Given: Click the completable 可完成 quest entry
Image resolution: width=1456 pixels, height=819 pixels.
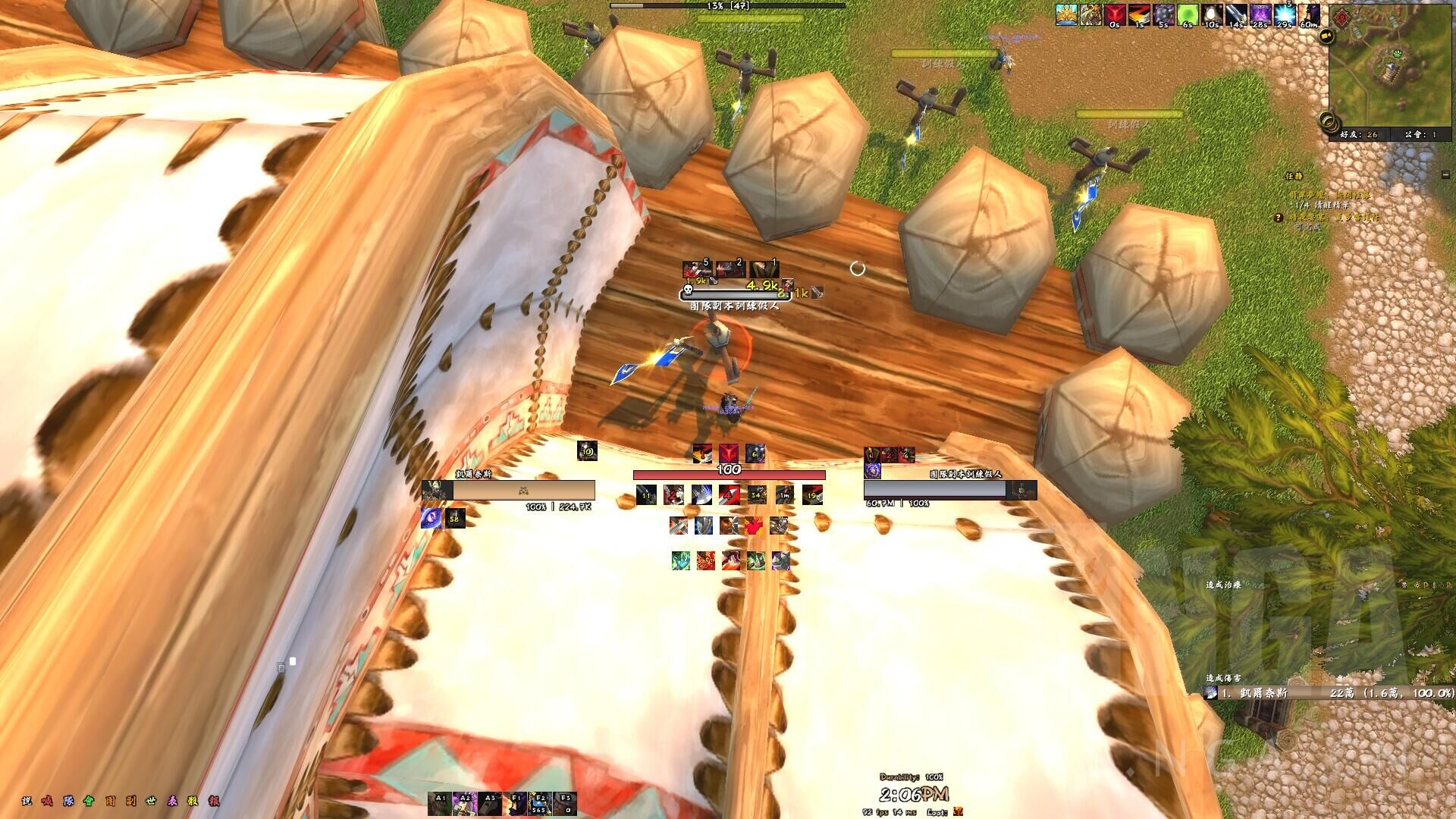Looking at the screenshot, I should 1307,227.
